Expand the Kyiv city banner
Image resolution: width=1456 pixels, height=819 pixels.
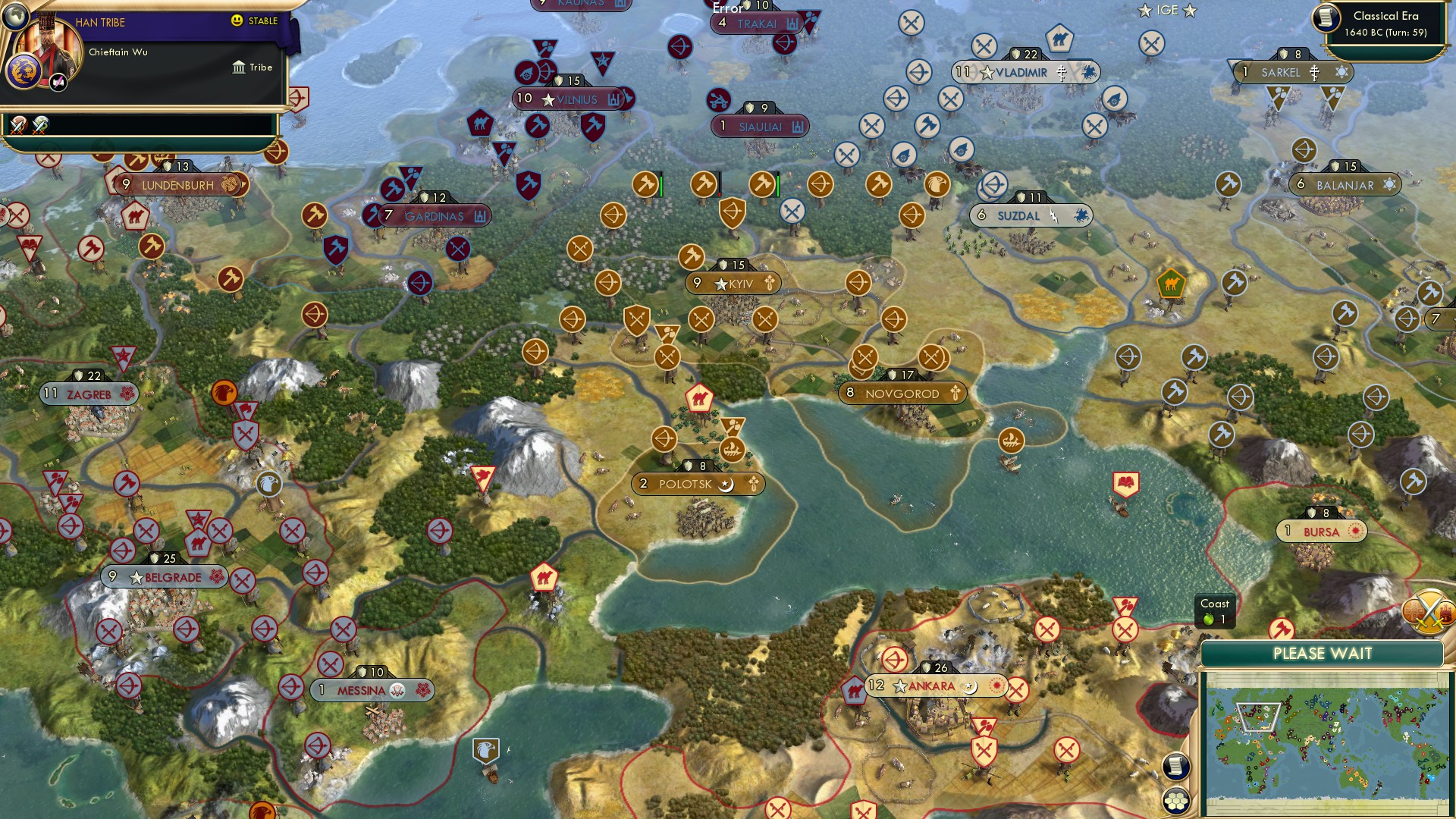(732, 282)
